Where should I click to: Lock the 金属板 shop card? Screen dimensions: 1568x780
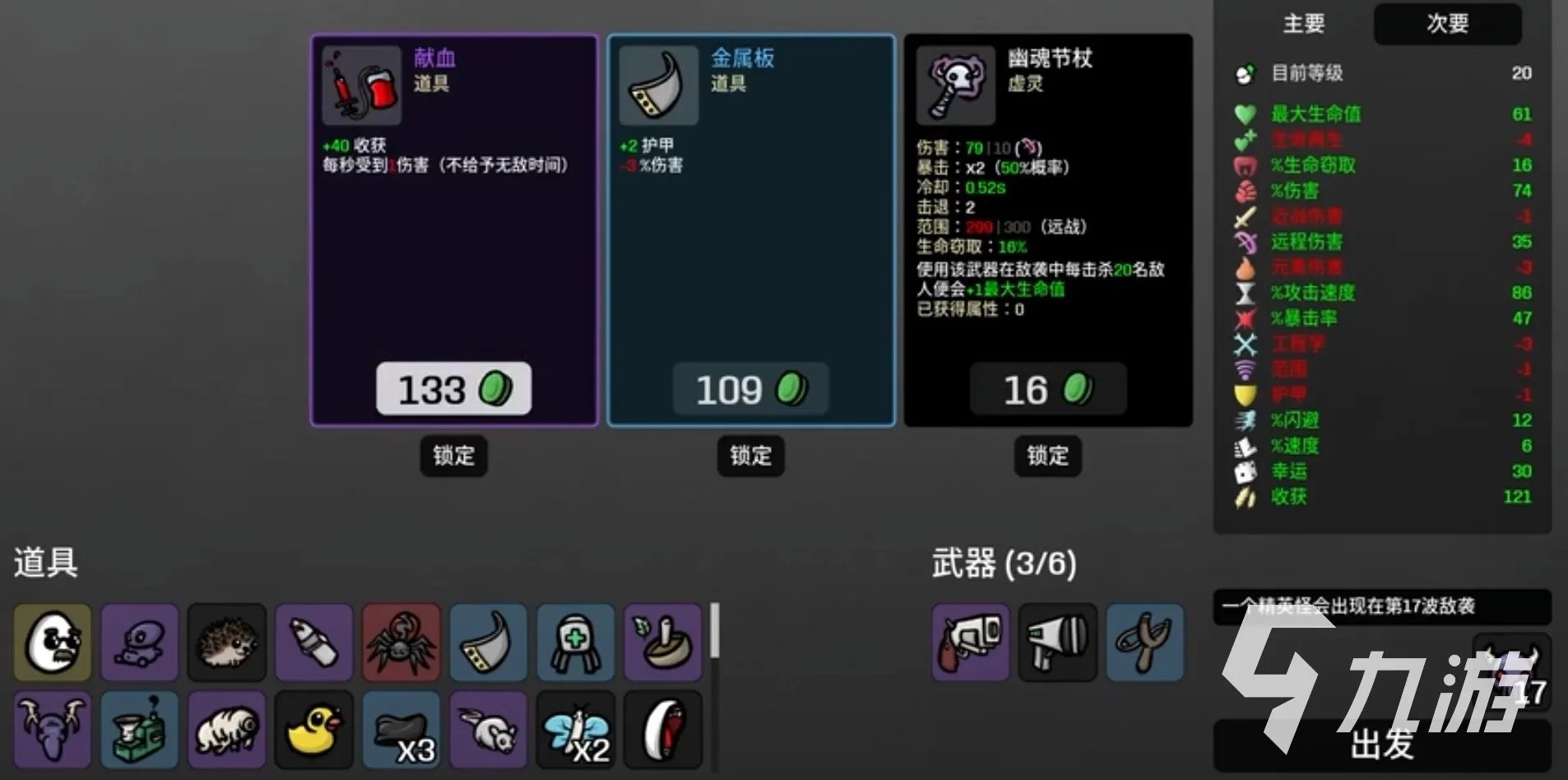[x=749, y=457]
